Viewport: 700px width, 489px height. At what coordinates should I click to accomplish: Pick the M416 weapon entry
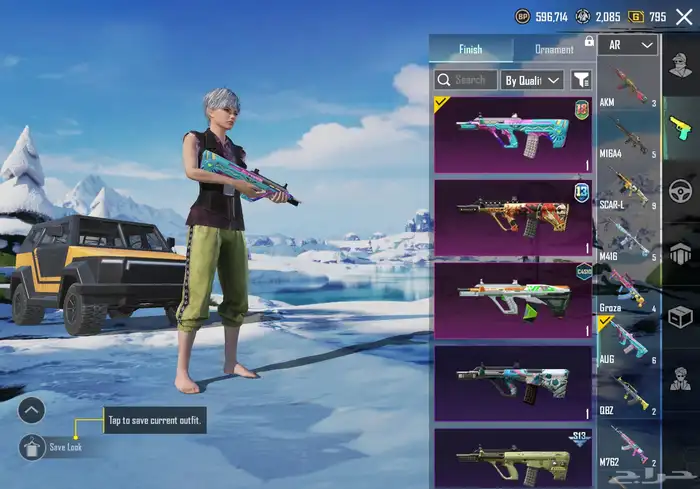coord(629,240)
